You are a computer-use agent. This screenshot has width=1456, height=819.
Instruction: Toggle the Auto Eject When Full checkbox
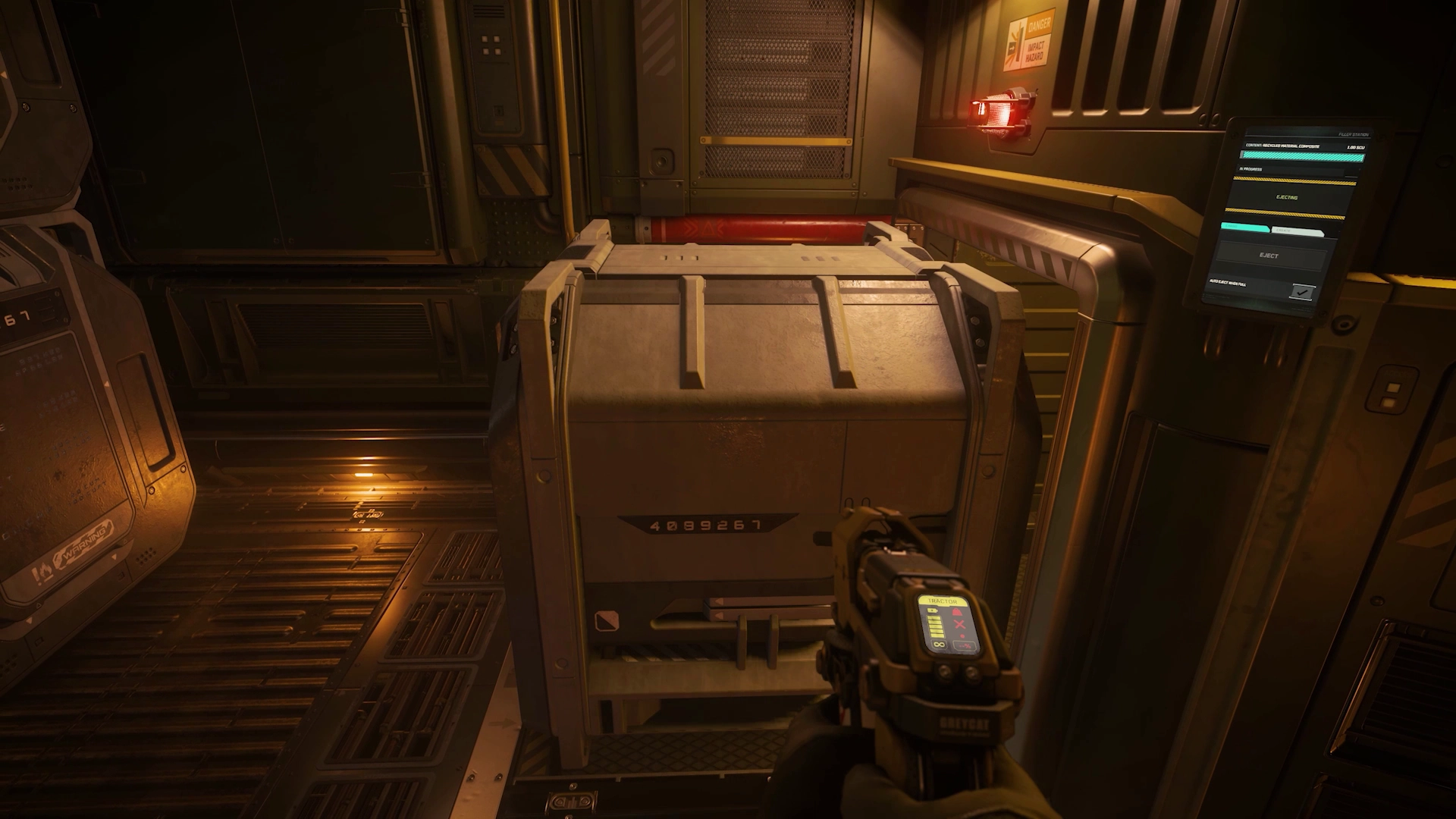[1303, 291]
